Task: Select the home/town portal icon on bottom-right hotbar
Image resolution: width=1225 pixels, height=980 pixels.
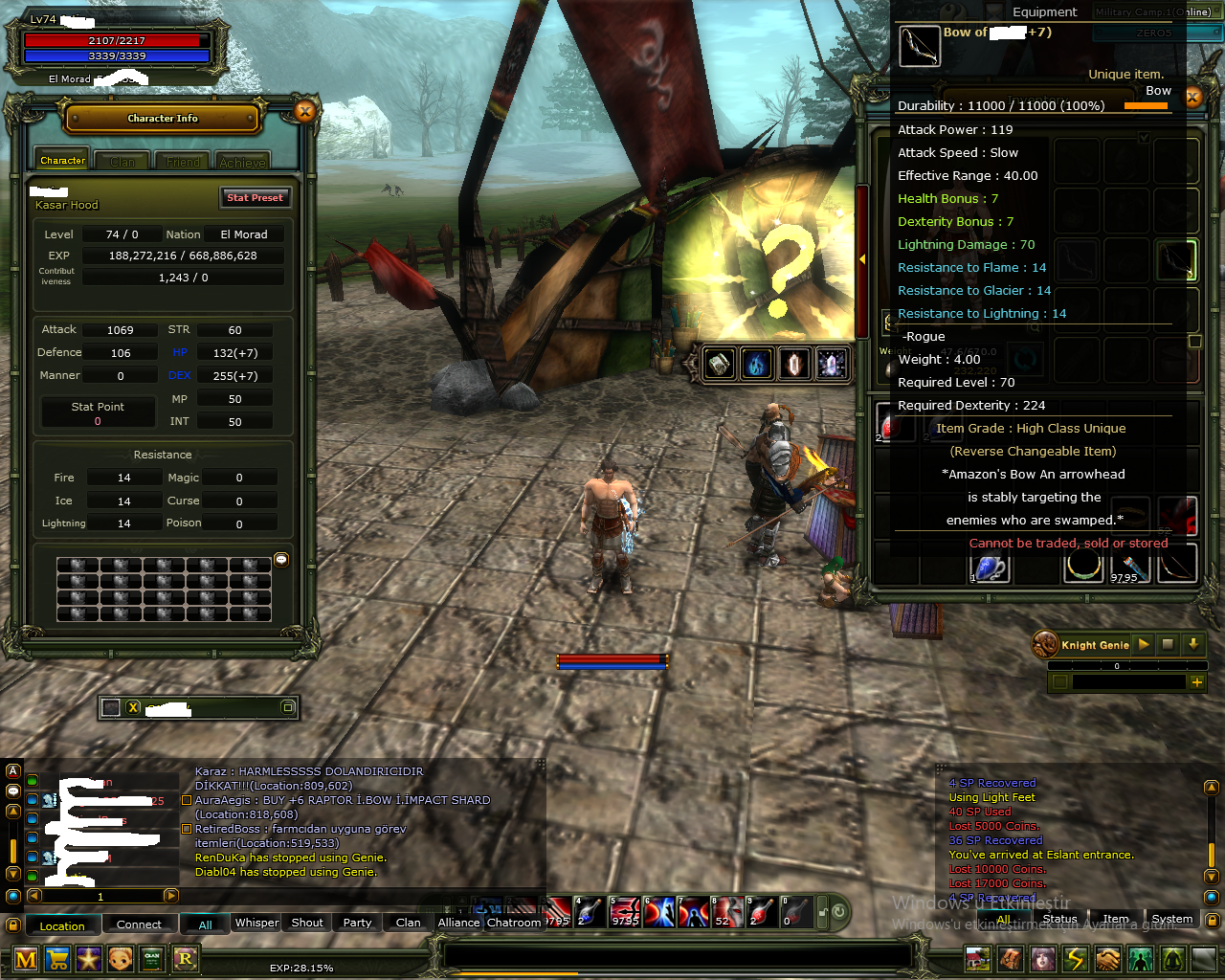Action: pyautogui.click(x=978, y=958)
